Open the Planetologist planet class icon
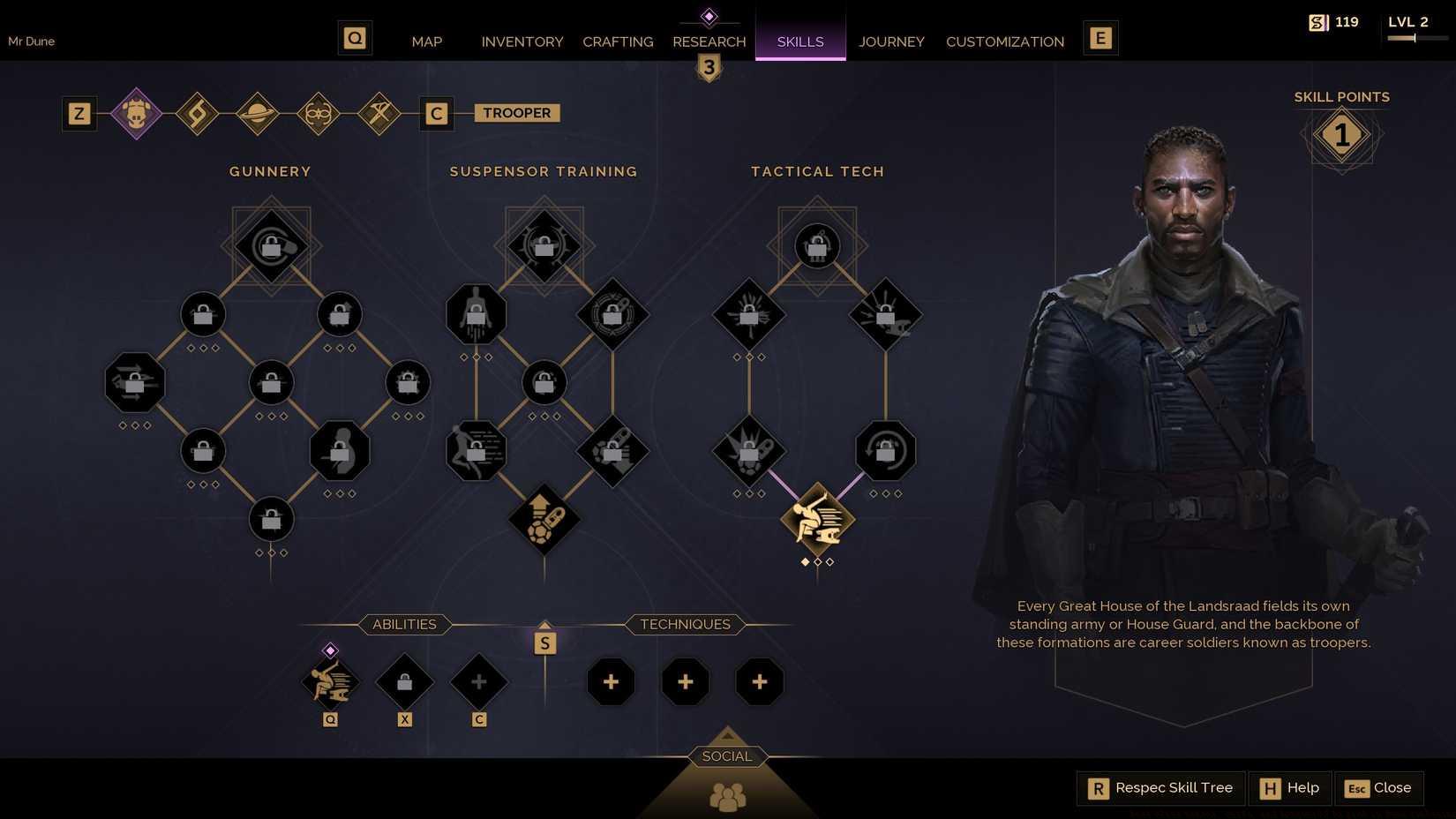Viewport: 1456px width, 819px height. point(258,113)
